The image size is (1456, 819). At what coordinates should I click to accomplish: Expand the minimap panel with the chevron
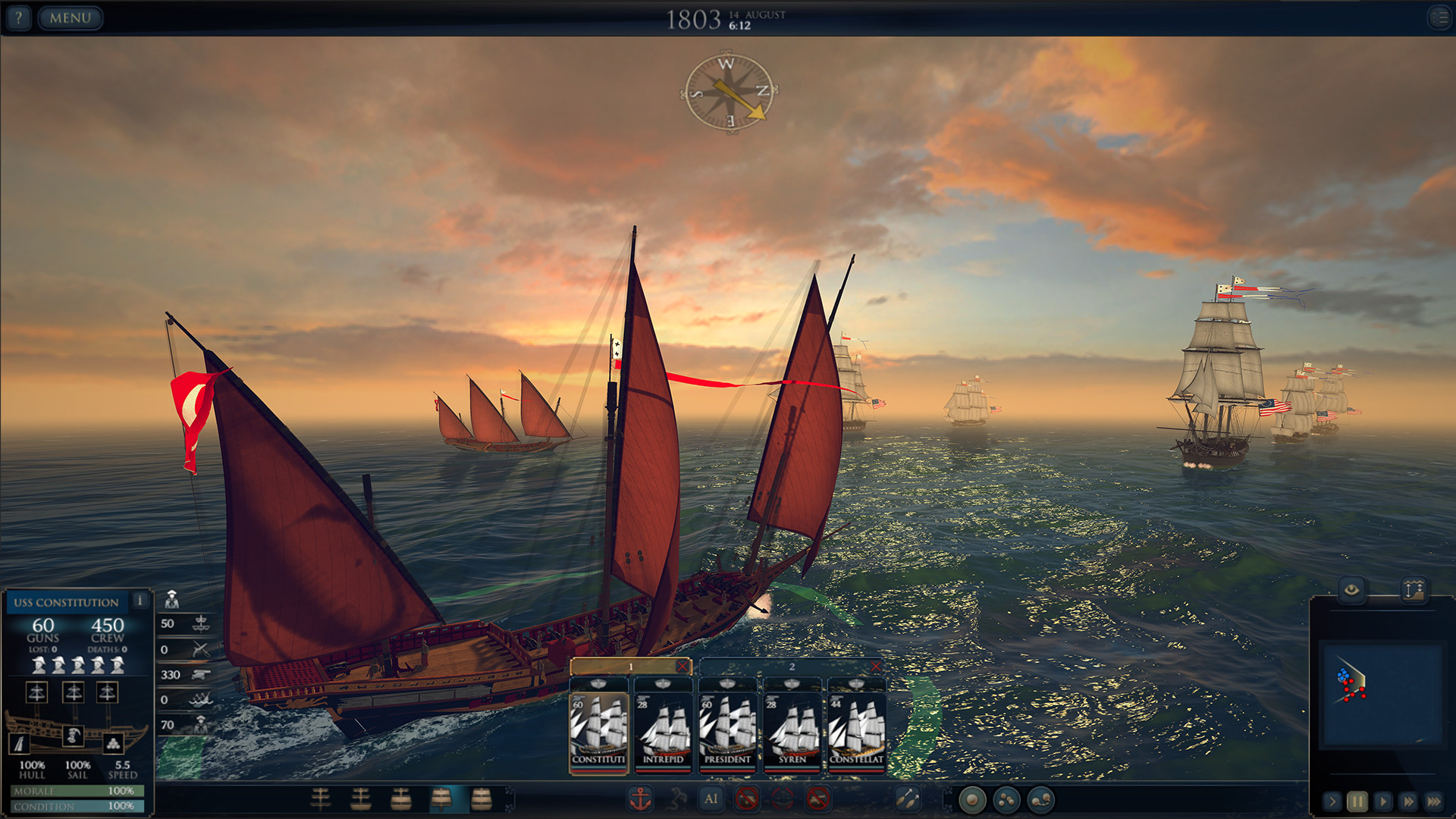point(1333,801)
